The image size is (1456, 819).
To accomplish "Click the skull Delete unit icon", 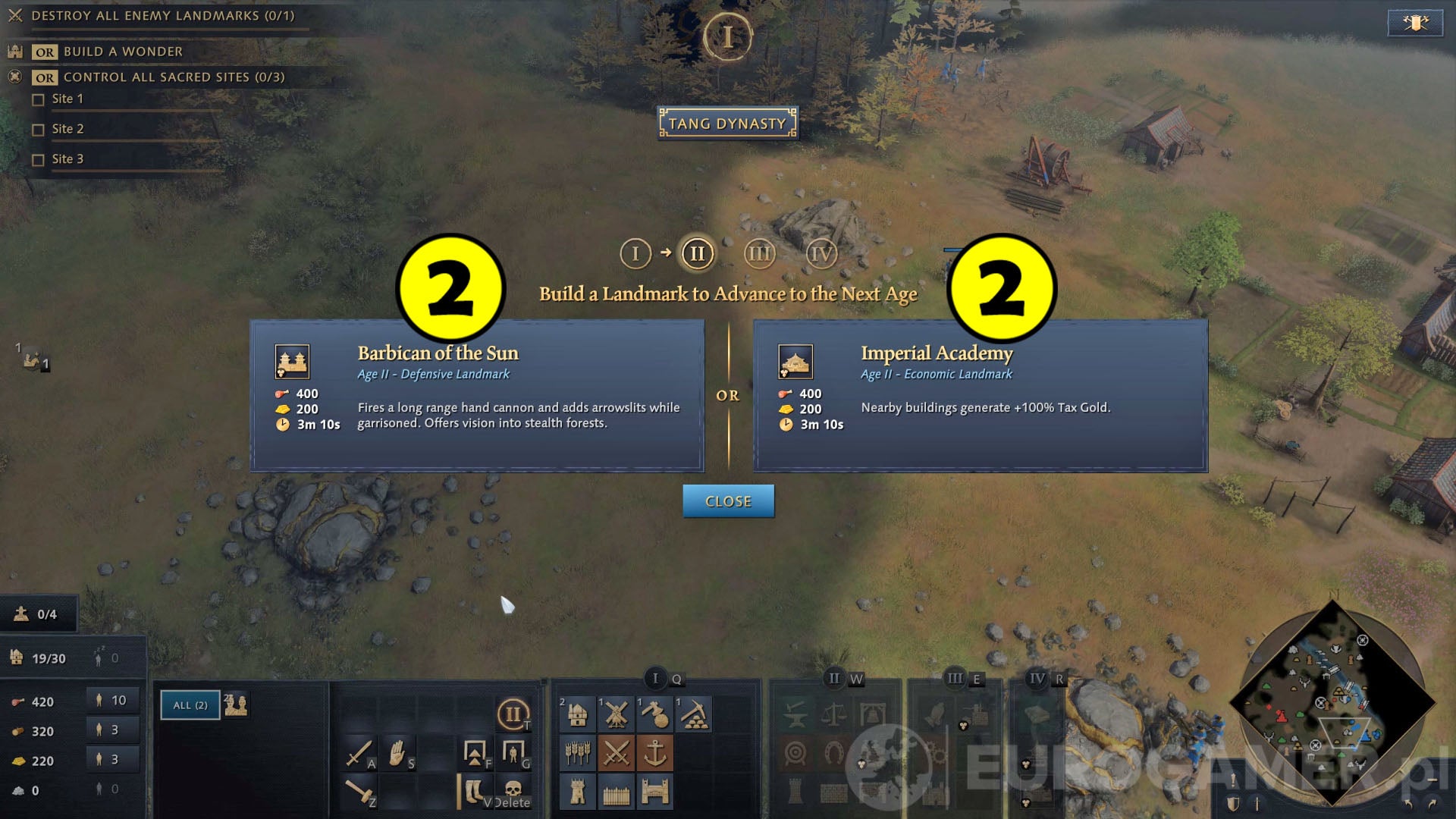I will coord(513,790).
